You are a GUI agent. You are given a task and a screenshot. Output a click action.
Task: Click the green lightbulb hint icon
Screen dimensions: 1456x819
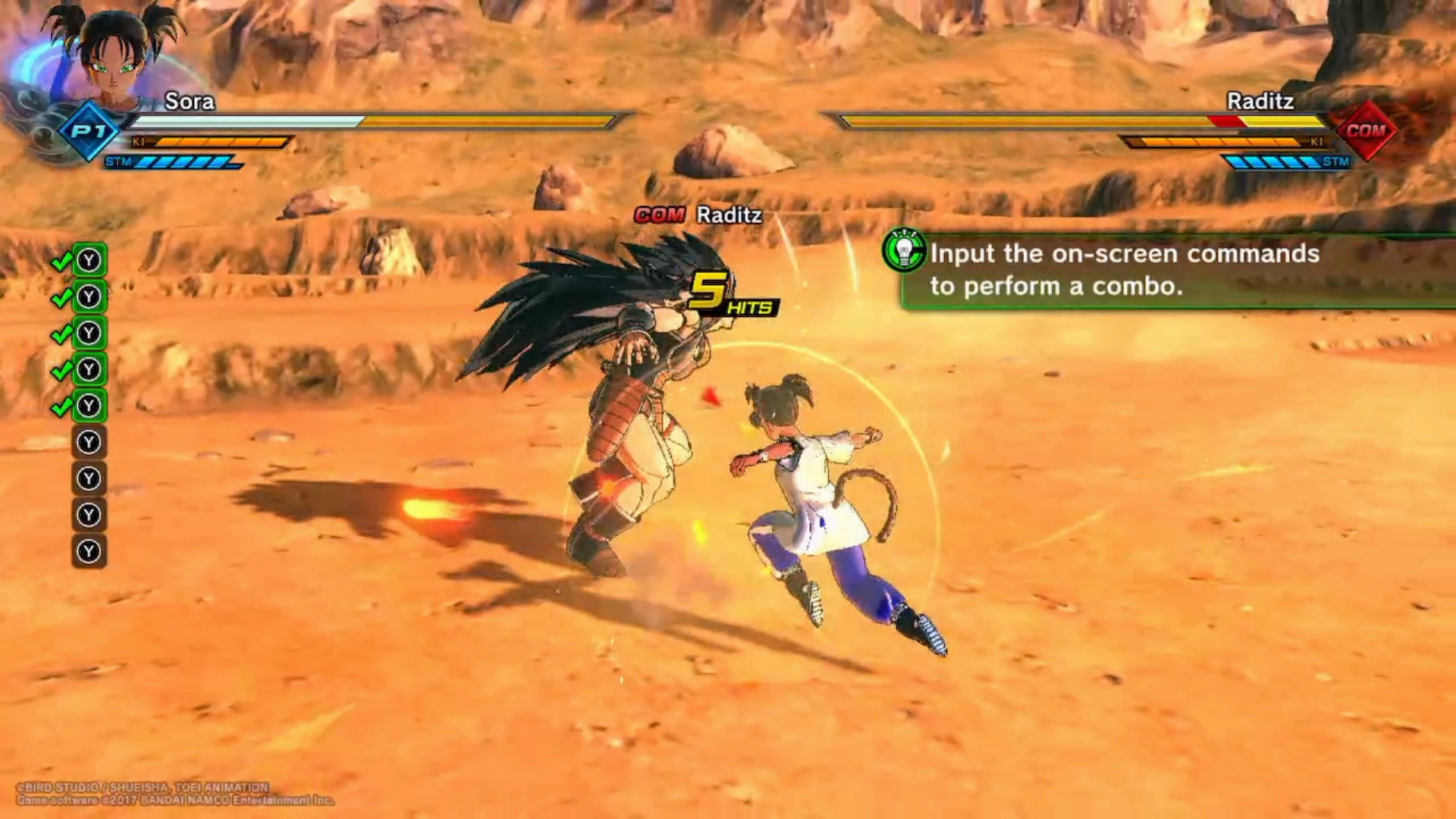[904, 250]
